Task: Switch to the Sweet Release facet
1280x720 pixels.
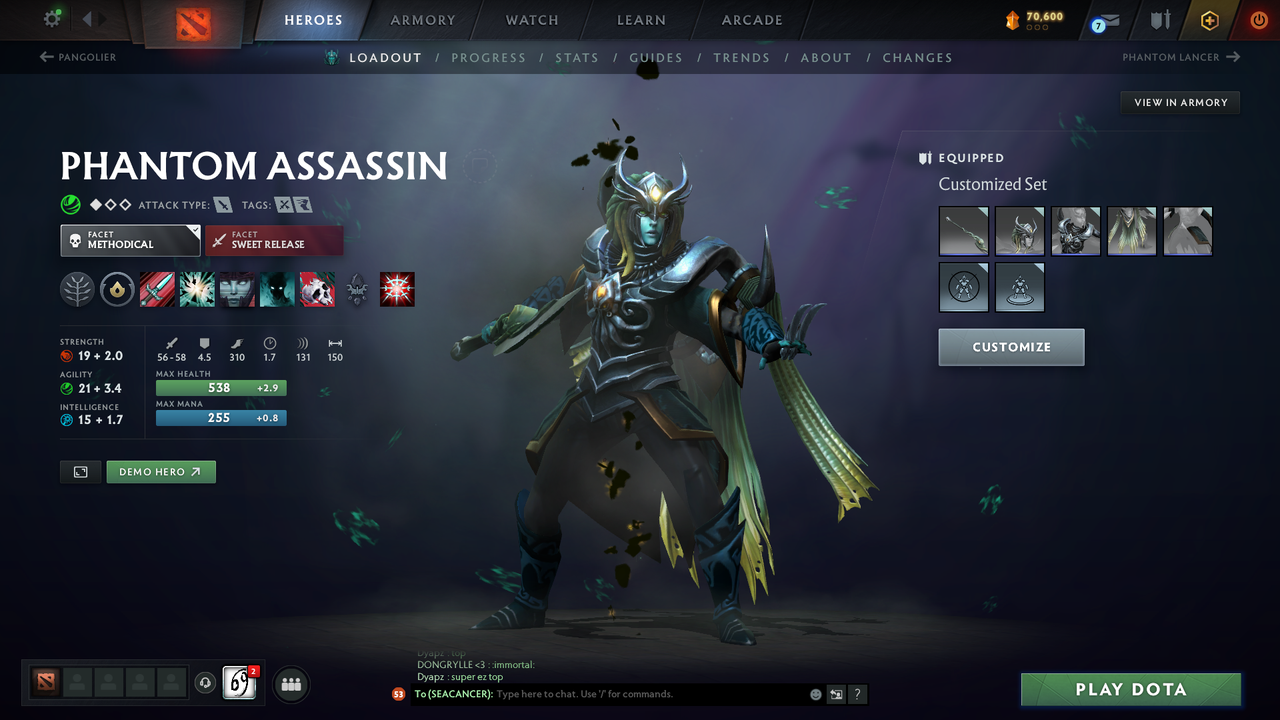Action: [x=274, y=240]
